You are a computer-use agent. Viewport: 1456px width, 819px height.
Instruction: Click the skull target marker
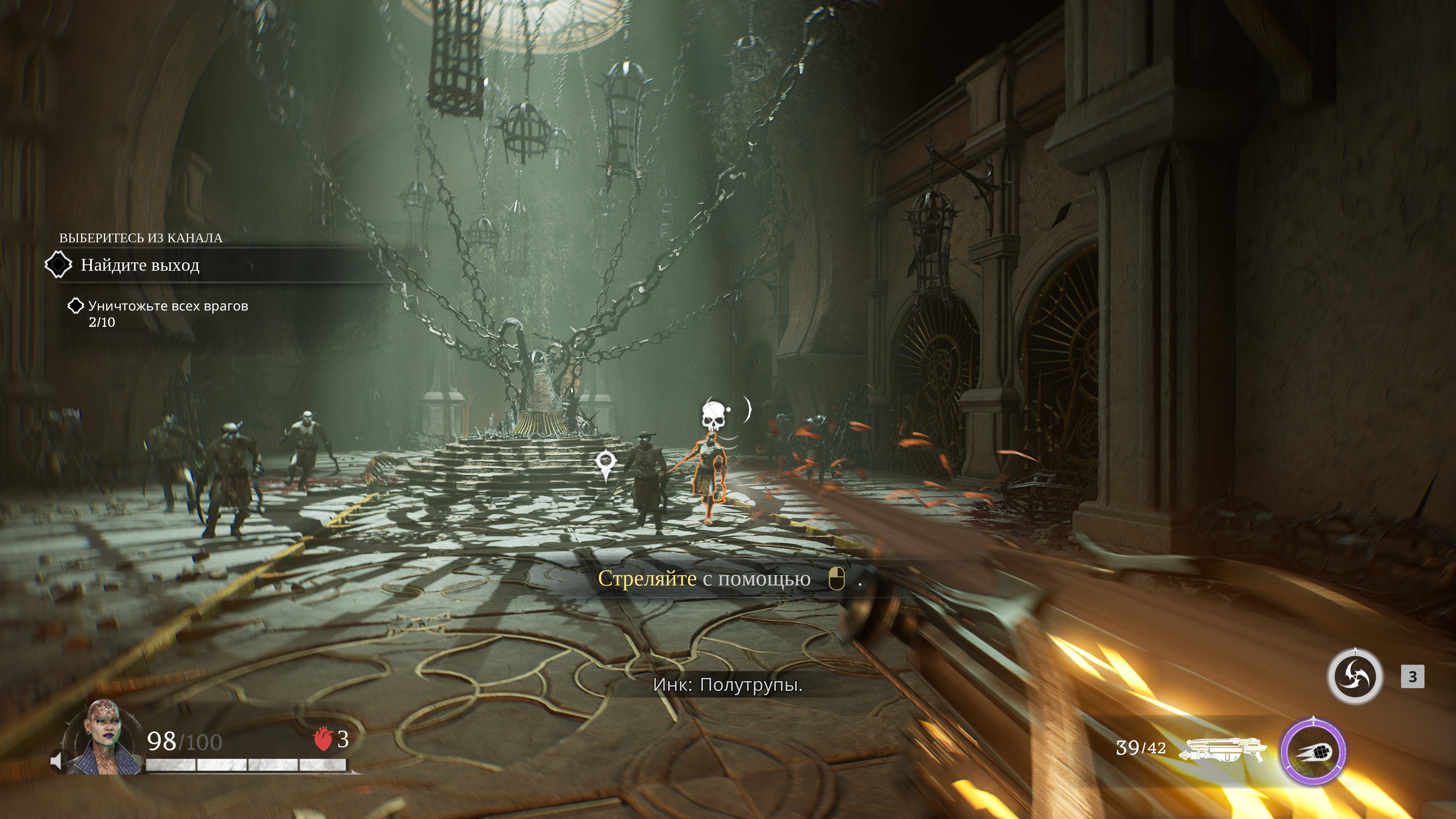click(x=713, y=416)
